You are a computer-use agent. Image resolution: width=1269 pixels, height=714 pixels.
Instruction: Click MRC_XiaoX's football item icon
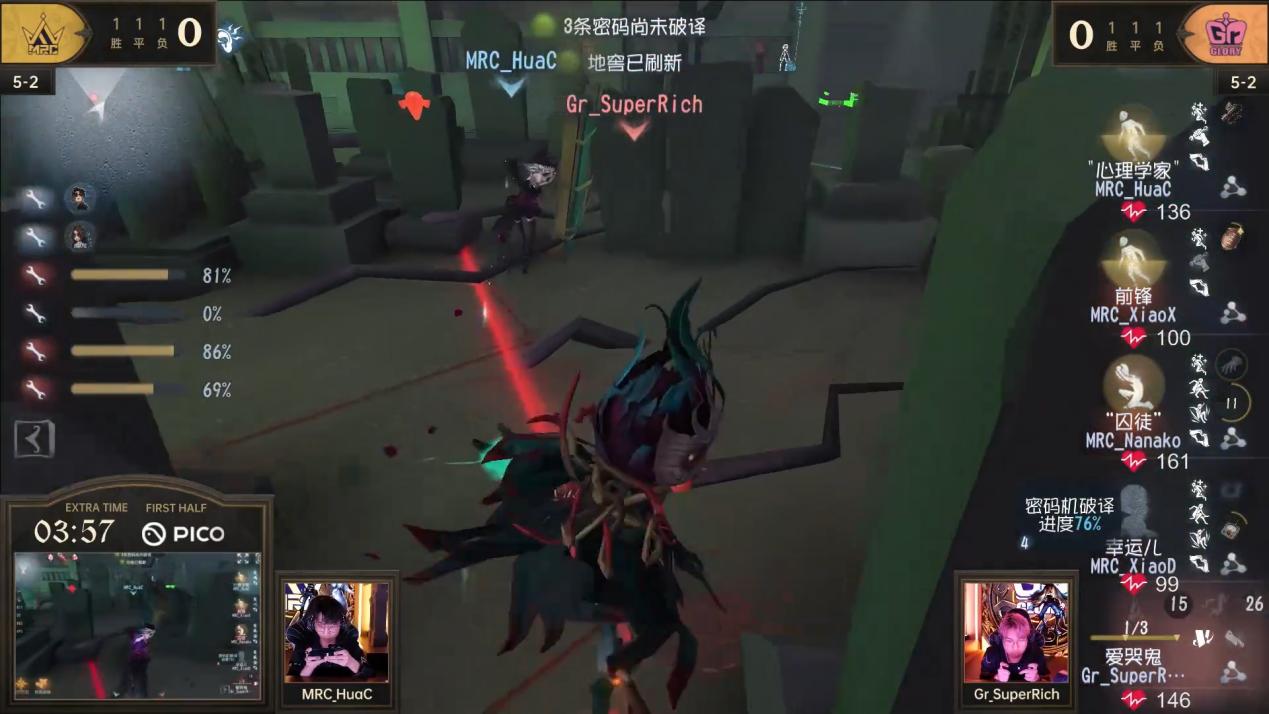[x=1231, y=237]
